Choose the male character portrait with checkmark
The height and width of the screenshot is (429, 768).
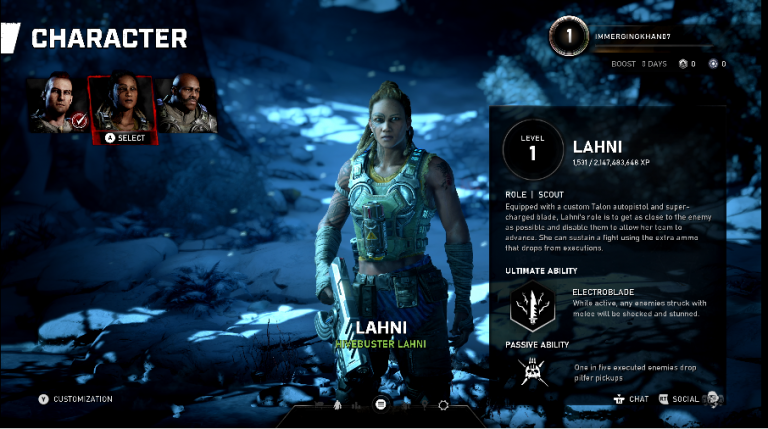[57, 104]
